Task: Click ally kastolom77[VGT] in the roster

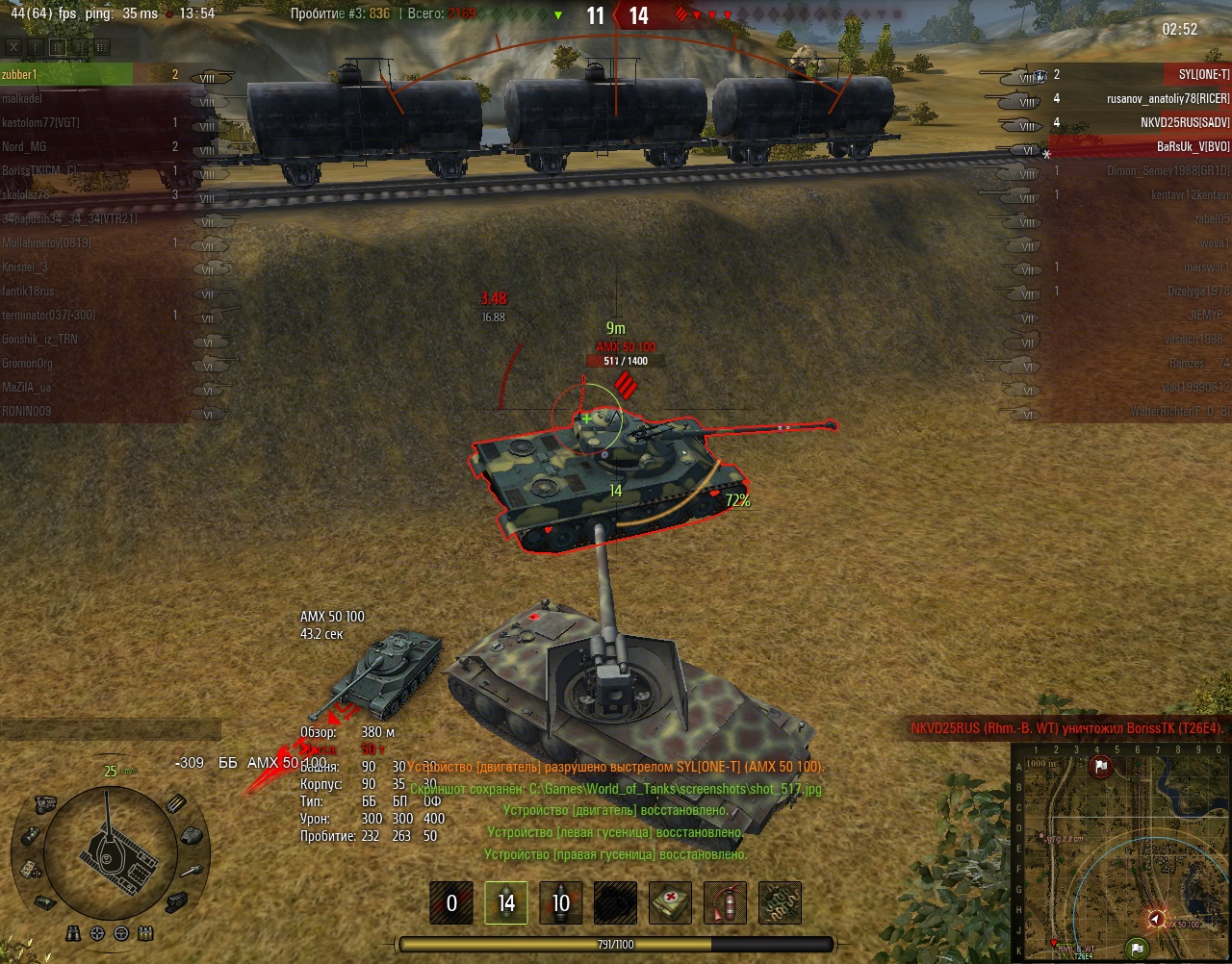Action: pos(67,122)
